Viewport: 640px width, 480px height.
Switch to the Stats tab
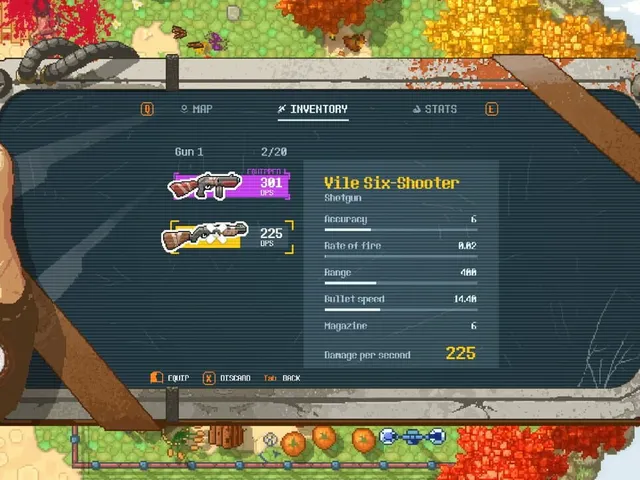(x=434, y=109)
